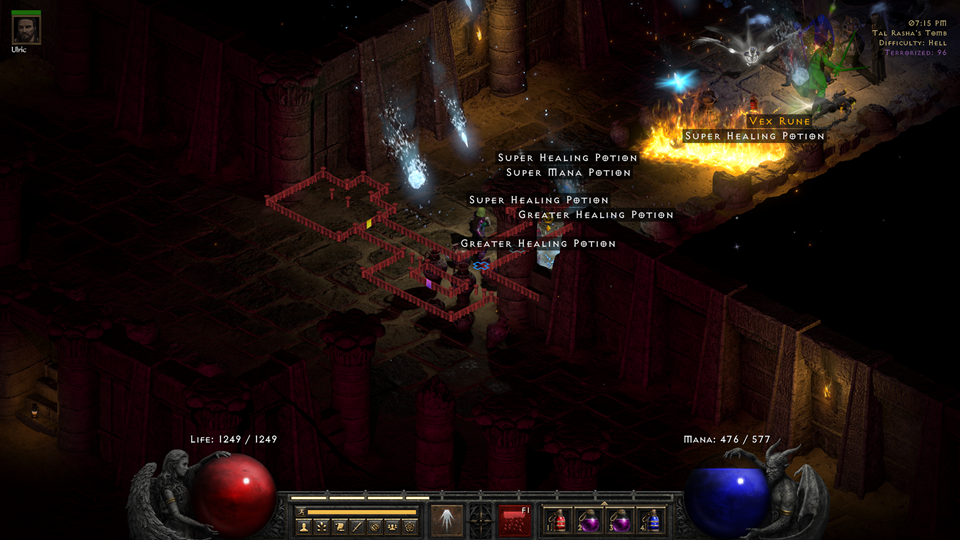
Task: Use the blue mana potion in belt slot 4
Action: point(652,520)
